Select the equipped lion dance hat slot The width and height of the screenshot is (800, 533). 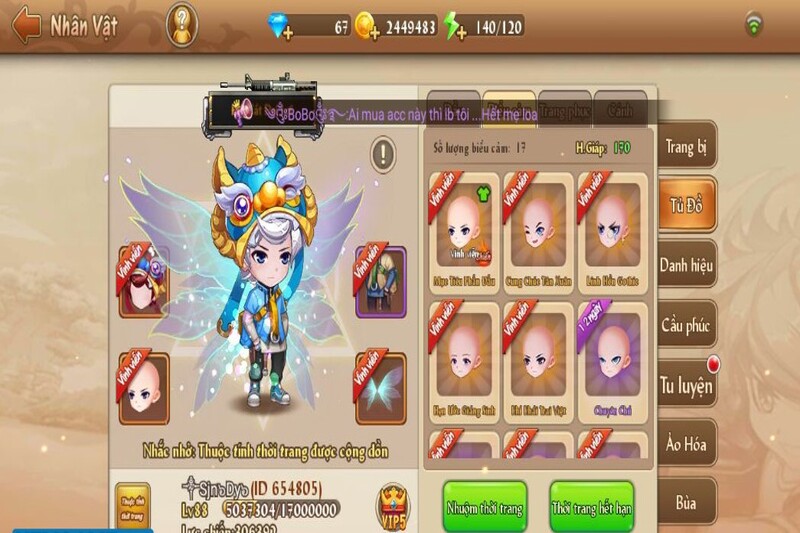tap(144, 281)
